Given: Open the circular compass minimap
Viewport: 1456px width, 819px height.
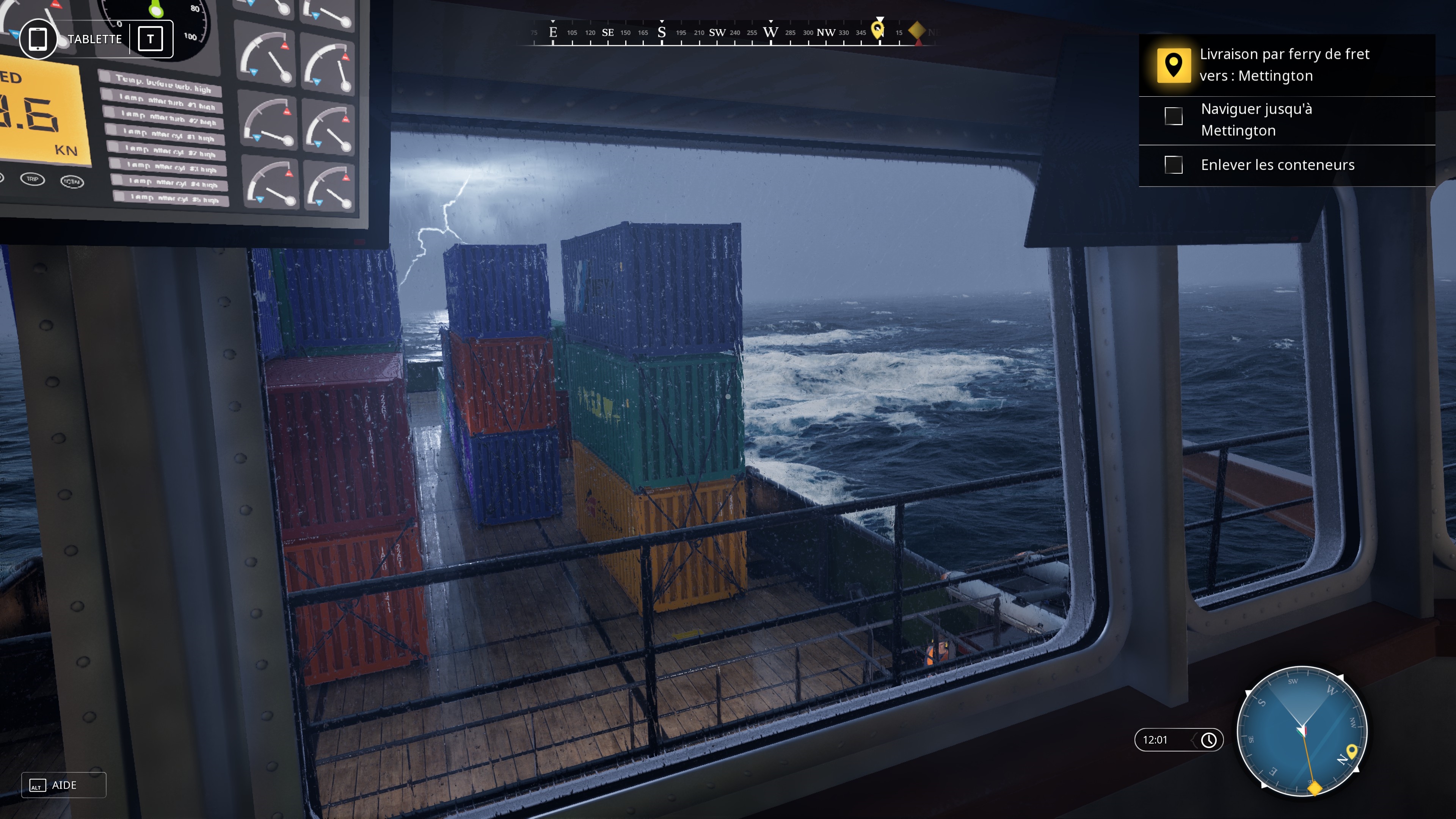Looking at the screenshot, I should (1302, 731).
